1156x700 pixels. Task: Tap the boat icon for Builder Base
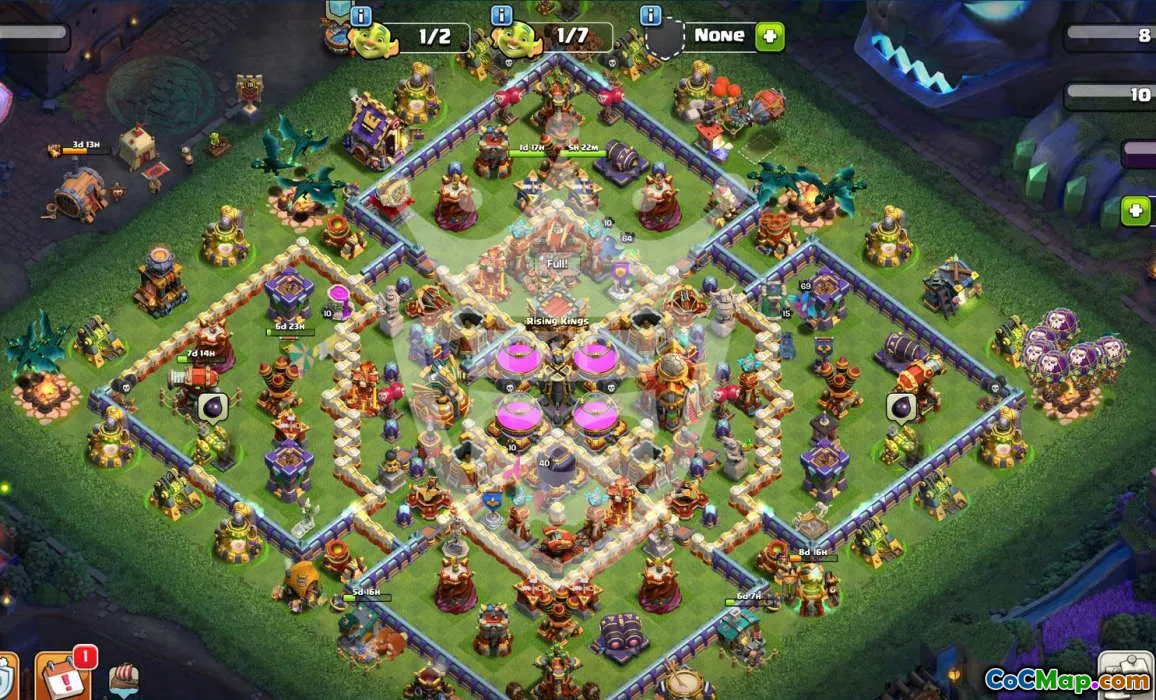[x=124, y=679]
